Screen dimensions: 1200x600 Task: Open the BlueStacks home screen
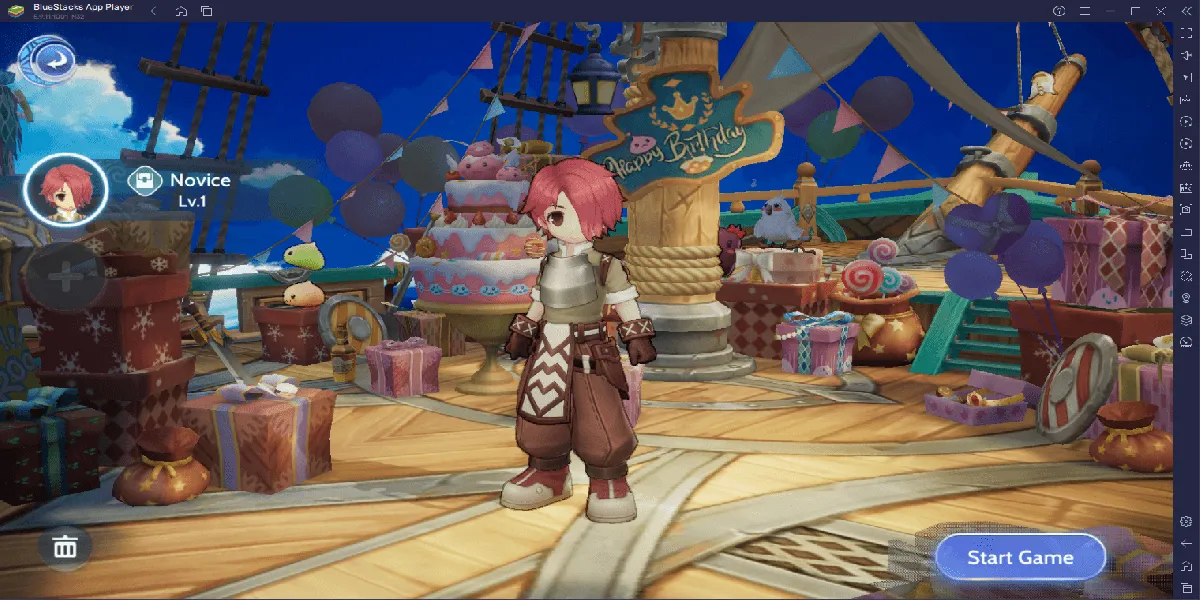click(180, 11)
